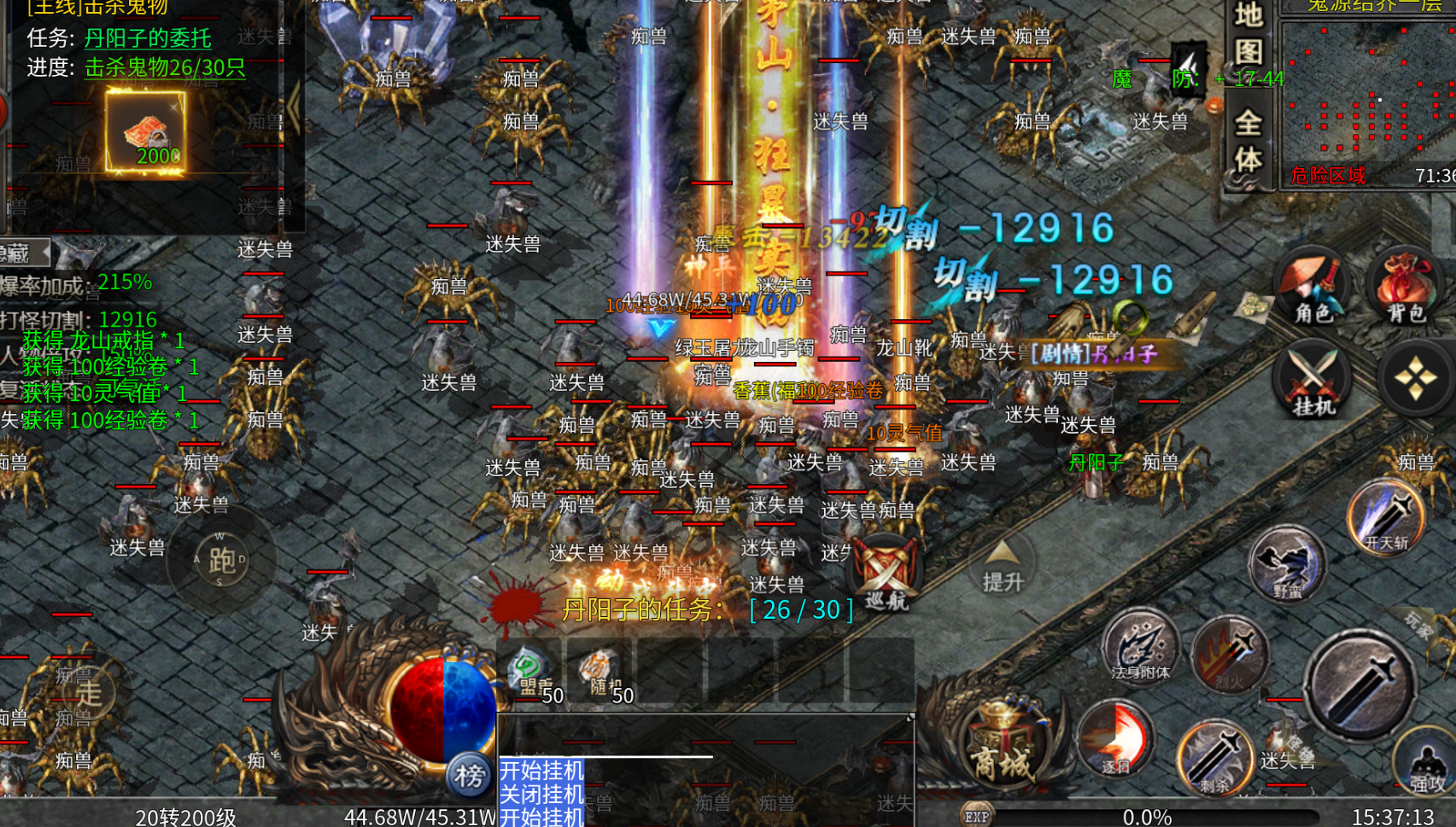Activate the 巡航 cruise button
Viewport: 1456px width, 827px height.
click(x=886, y=574)
